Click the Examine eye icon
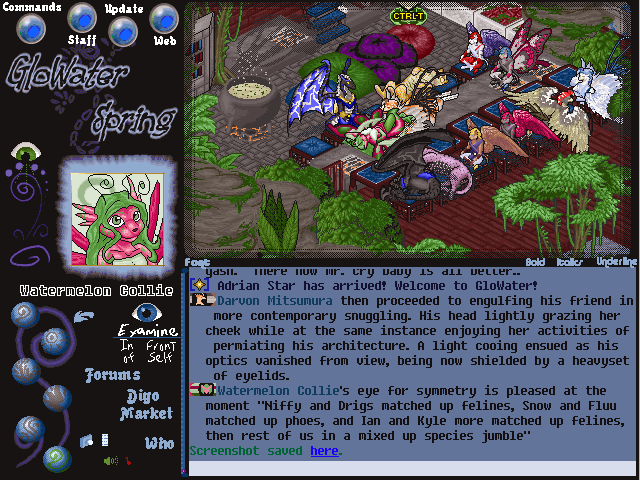This screenshot has height=480, width=640. click(147, 313)
